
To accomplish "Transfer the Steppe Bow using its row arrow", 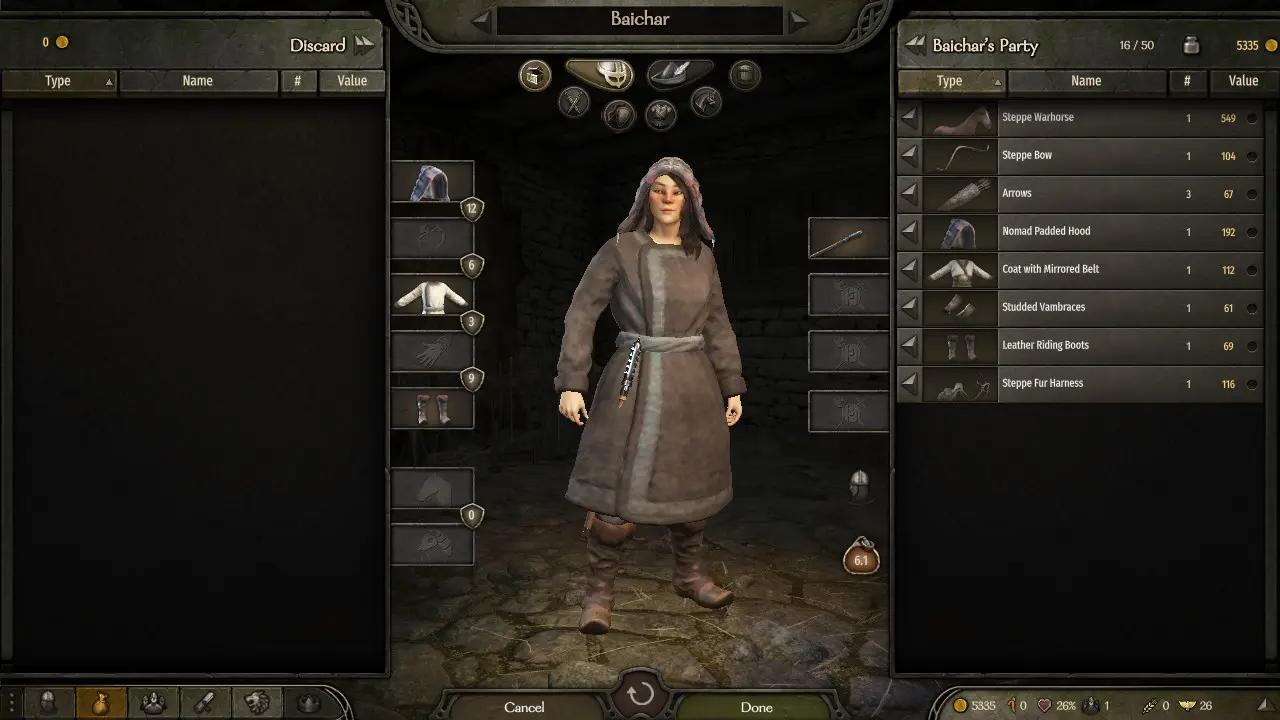I will 908,155.
